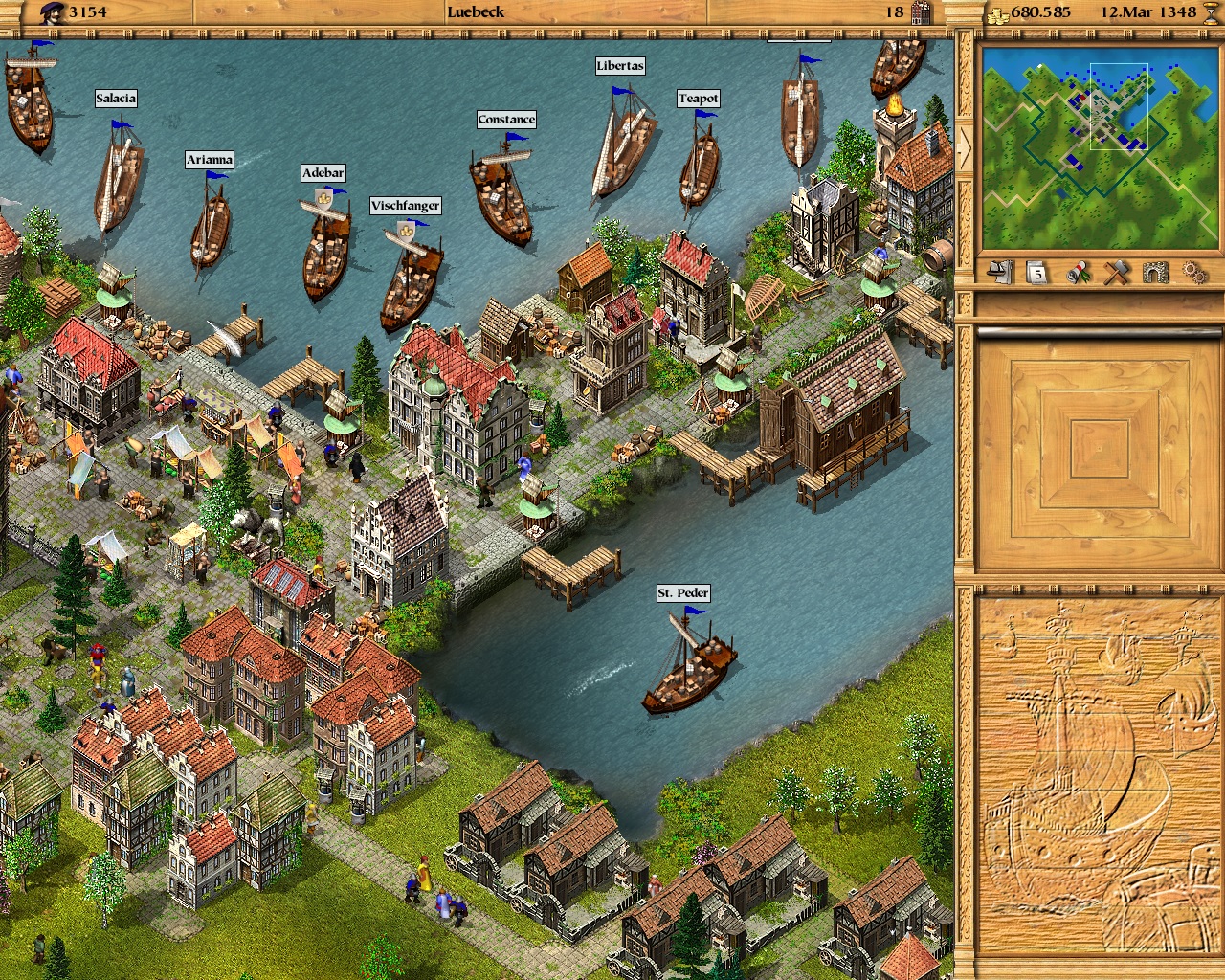Image resolution: width=1225 pixels, height=980 pixels.
Task: Click the viewport rectangle on the minimap
Action: click(1118, 105)
